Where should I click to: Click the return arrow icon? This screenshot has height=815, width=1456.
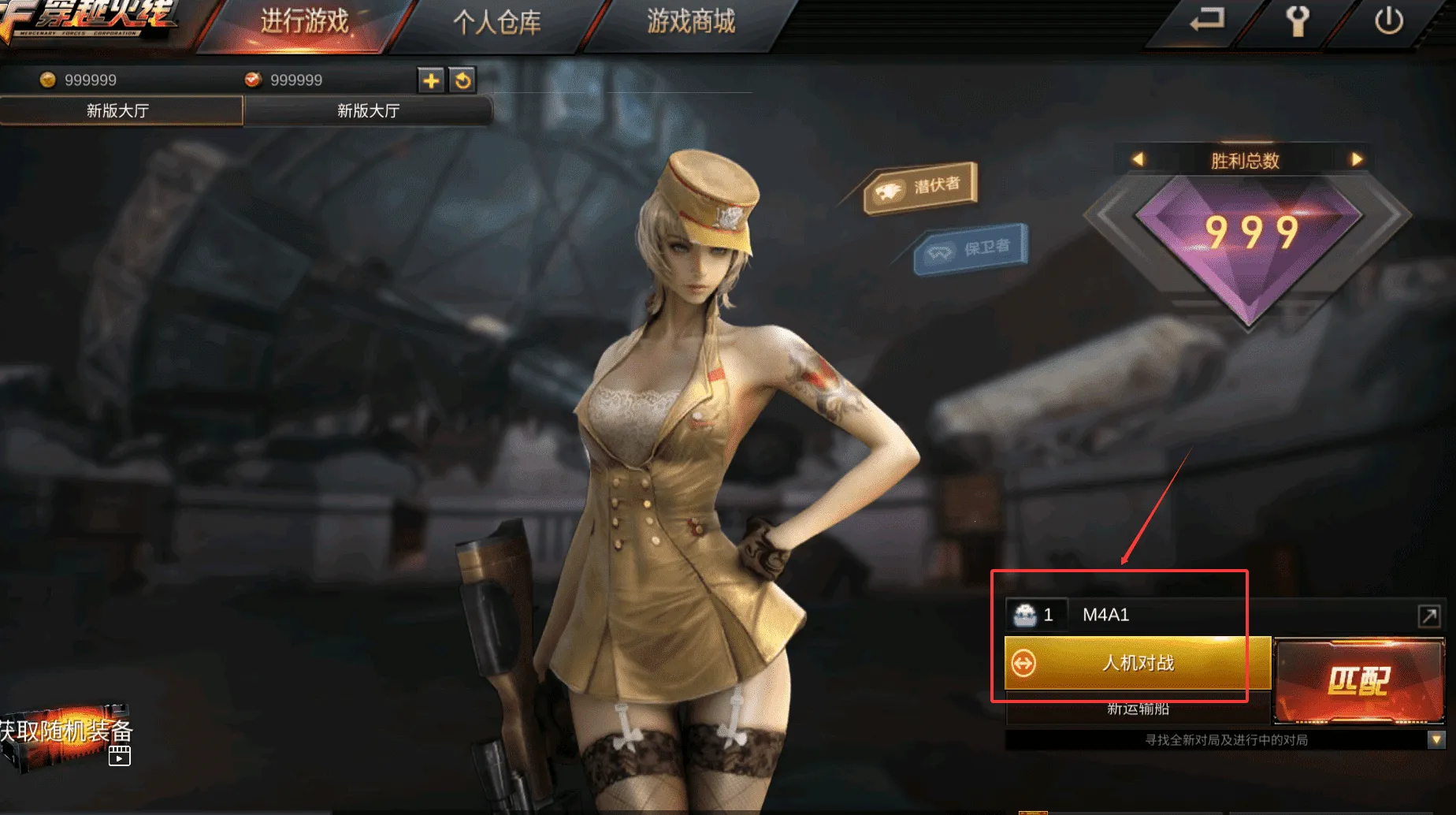click(1206, 20)
